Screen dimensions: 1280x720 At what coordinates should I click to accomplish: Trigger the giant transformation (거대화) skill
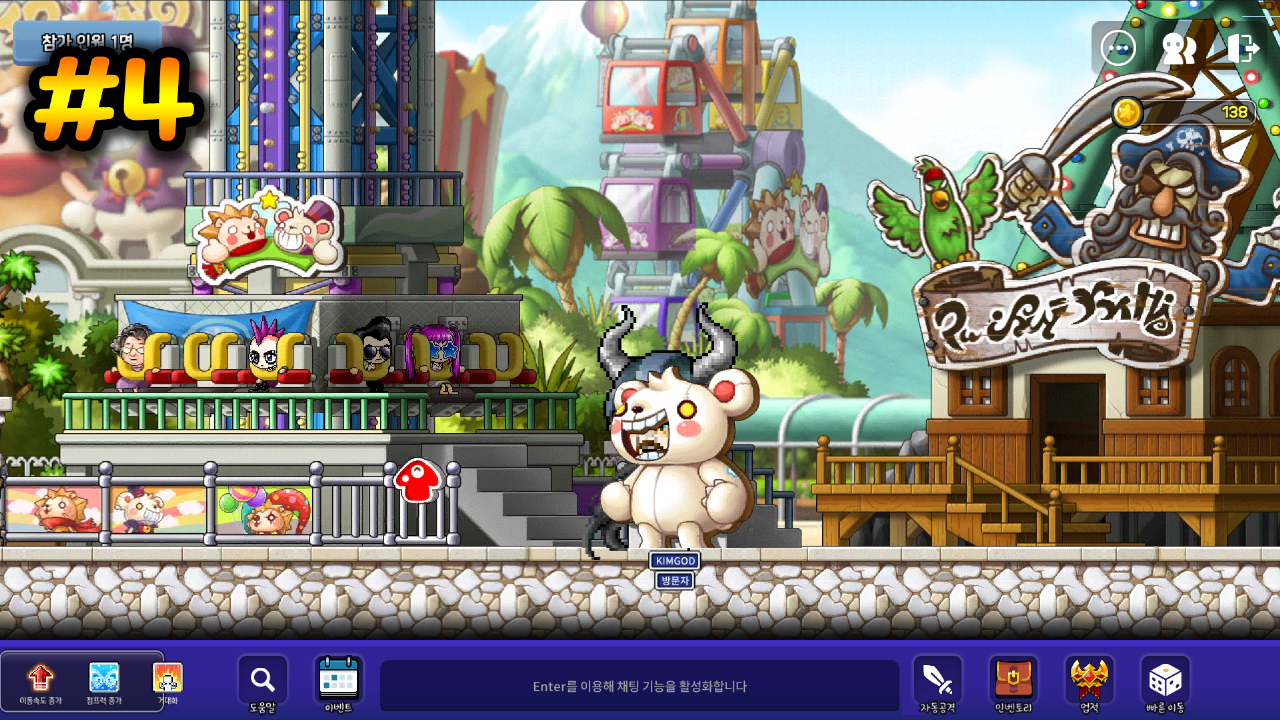click(x=167, y=678)
